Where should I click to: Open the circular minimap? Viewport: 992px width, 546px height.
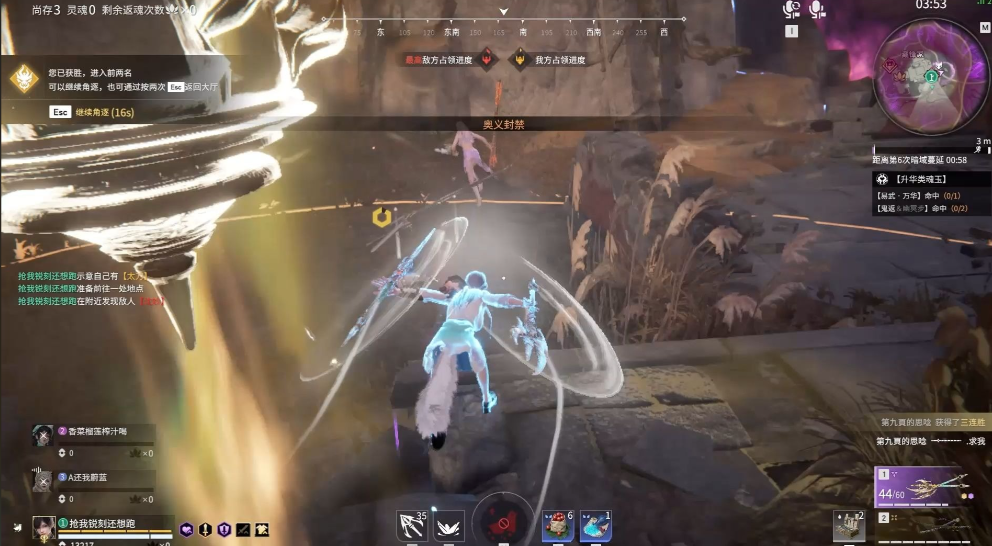(931, 80)
